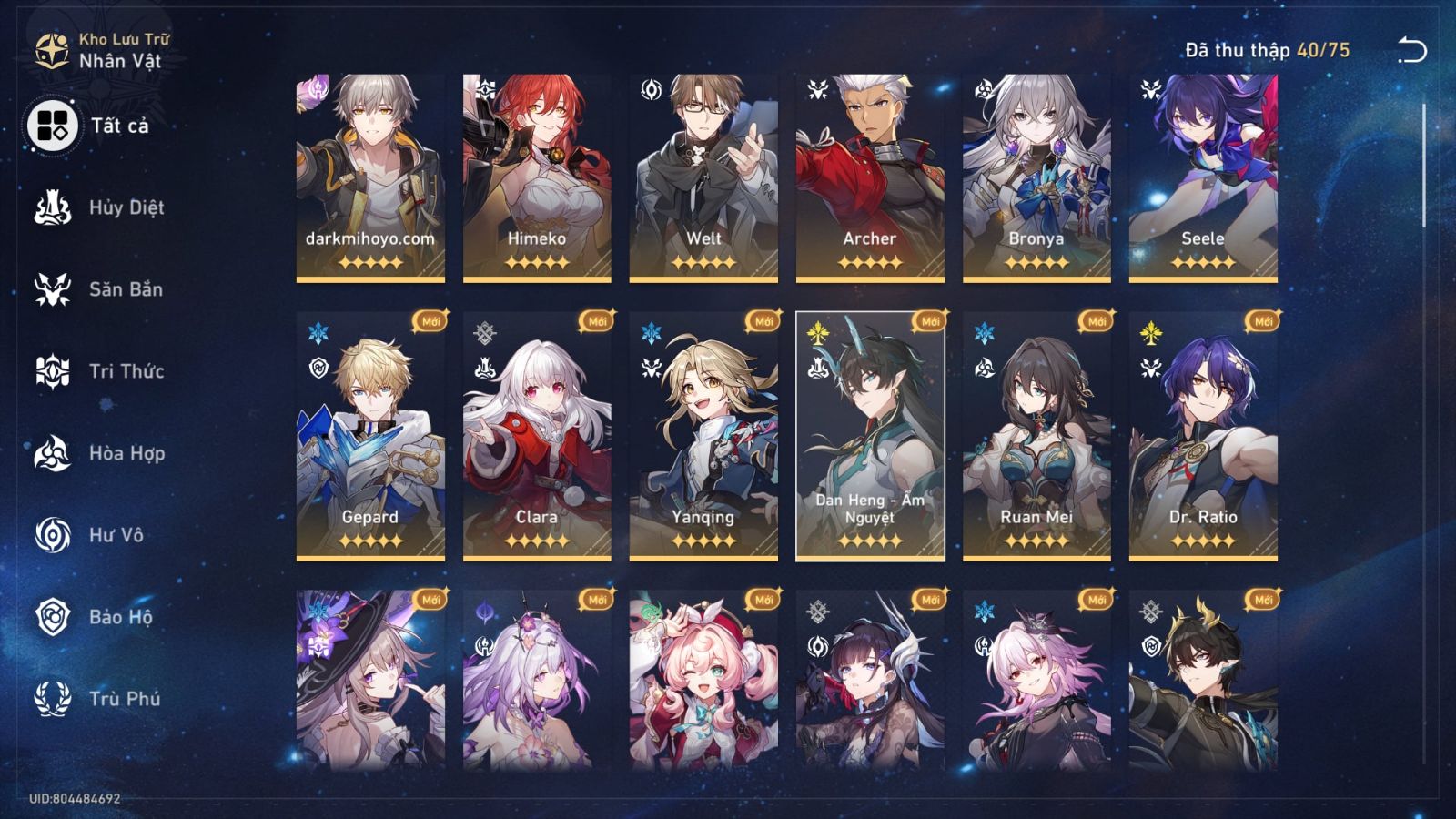Select the Hủy Diệt destruction path icon

(x=55, y=207)
